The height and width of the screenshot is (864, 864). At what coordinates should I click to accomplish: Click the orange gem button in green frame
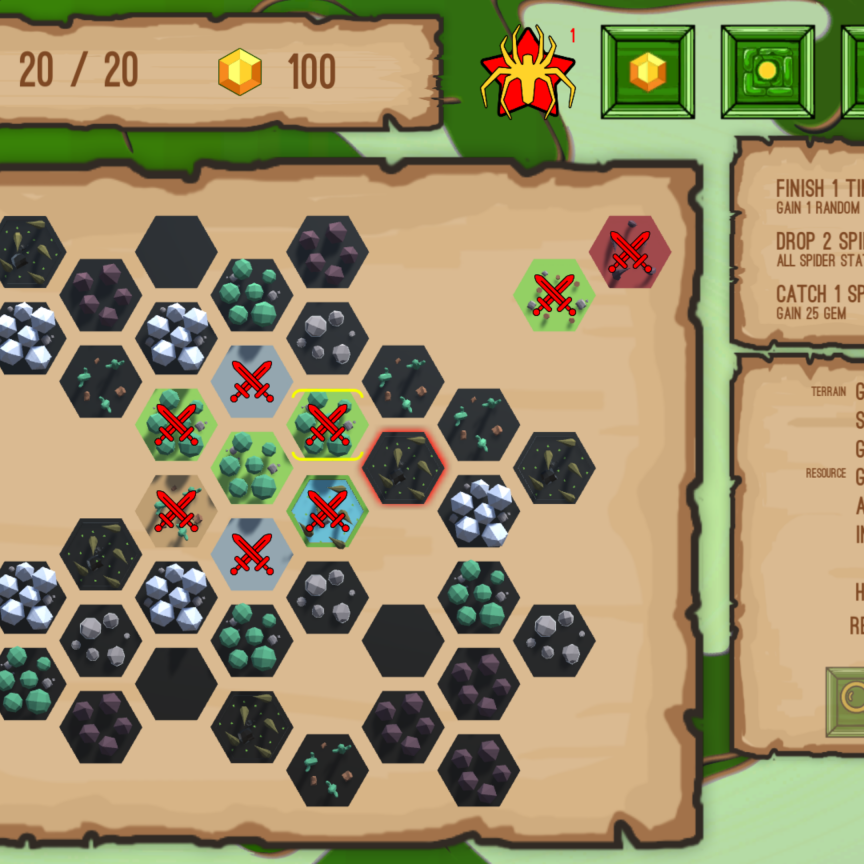point(647,72)
